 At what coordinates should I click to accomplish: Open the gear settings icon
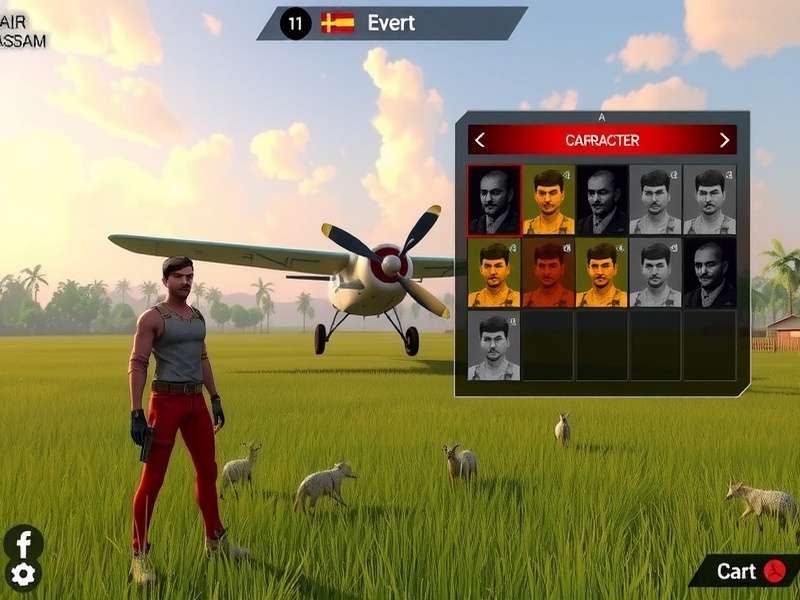click(x=23, y=574)
